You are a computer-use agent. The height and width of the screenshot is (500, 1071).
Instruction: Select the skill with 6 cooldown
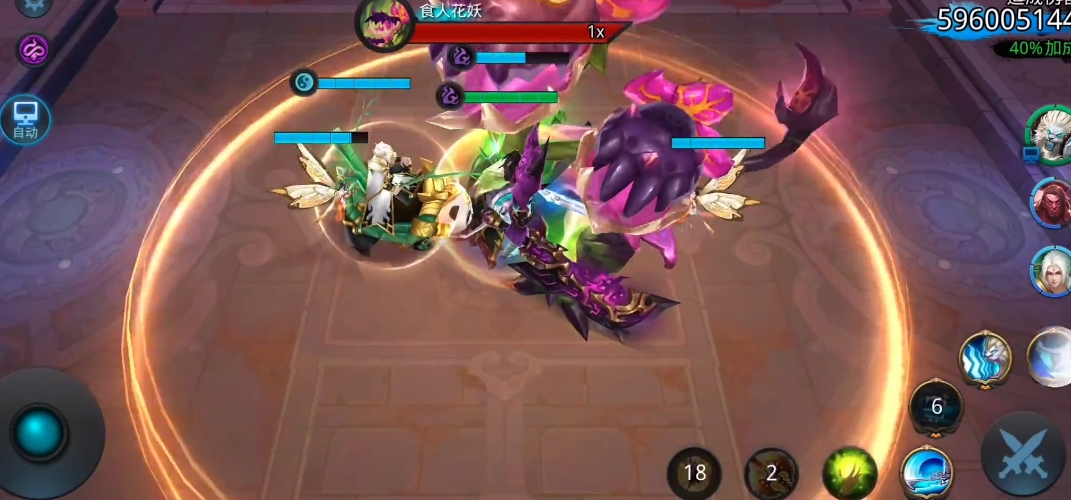pyautogui.click(x=936, y=407)
